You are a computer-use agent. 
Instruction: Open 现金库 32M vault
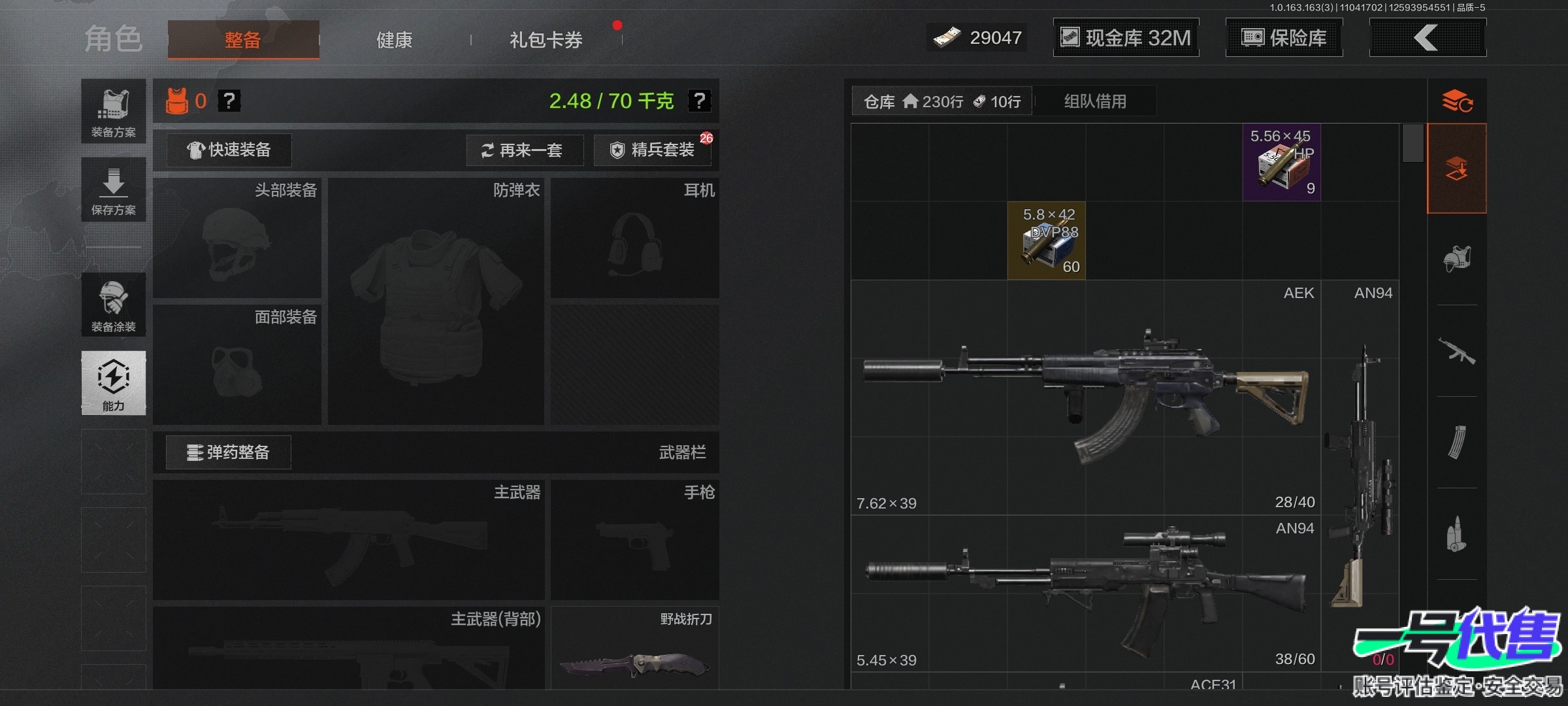[1126, 38]
